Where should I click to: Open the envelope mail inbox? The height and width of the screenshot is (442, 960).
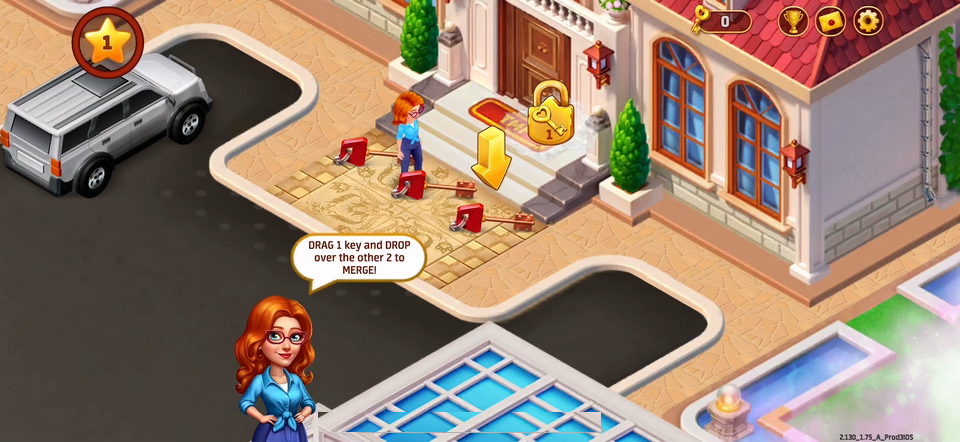click(x=831, y=20)
